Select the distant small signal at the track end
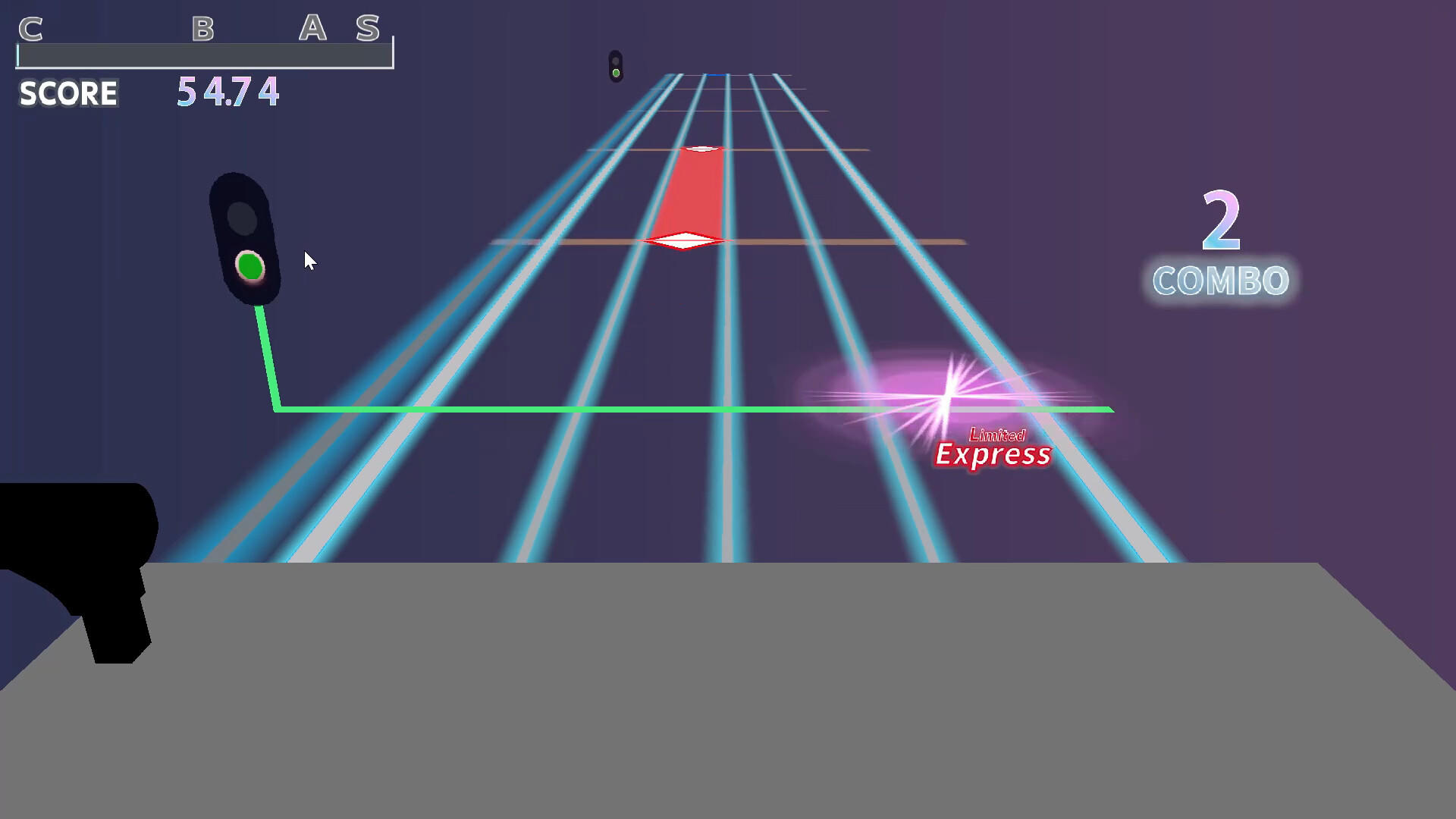The height and width of the screenshot is (819, 1456). (616, 64)
